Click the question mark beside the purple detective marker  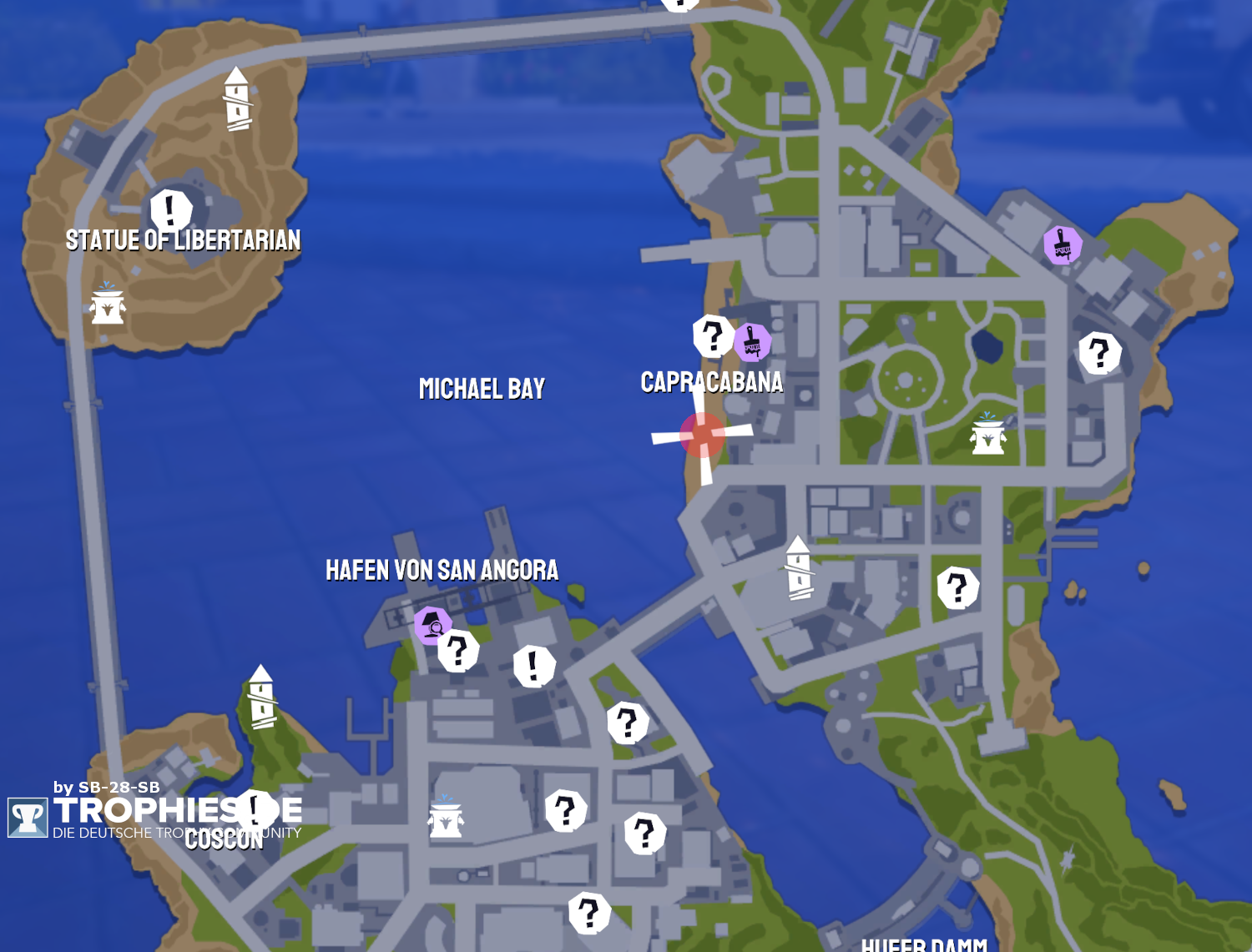click(458, 651)
